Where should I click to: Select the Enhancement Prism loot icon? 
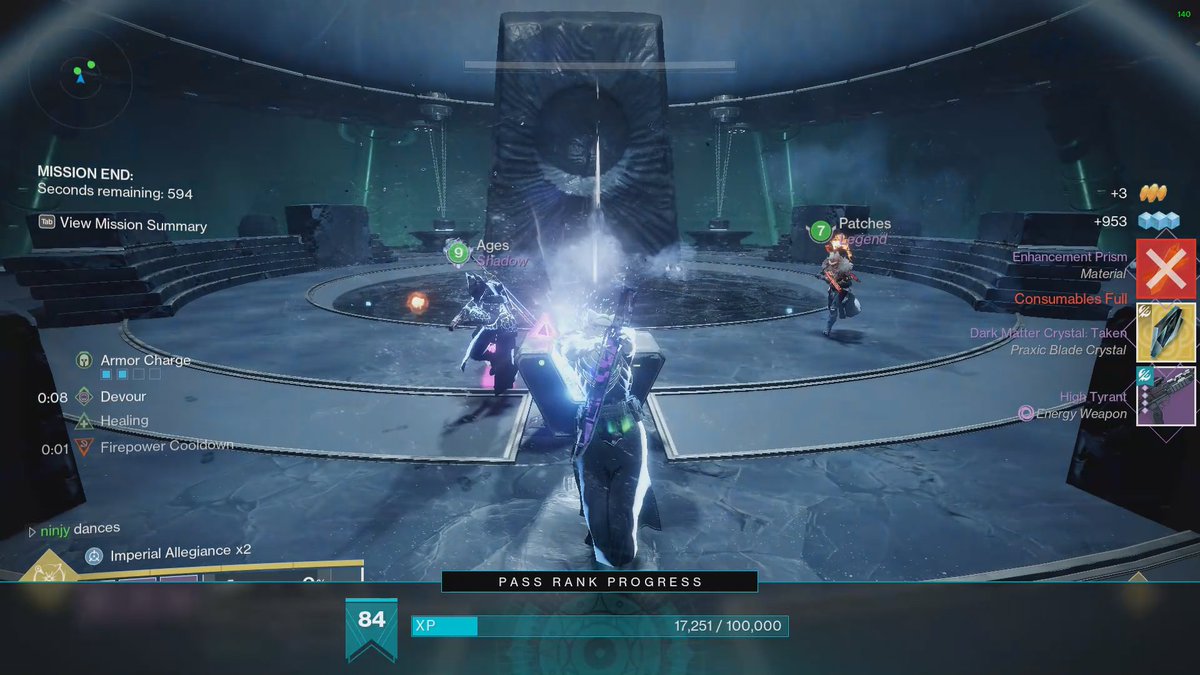pyautogui.click(x=1166, y=269)
